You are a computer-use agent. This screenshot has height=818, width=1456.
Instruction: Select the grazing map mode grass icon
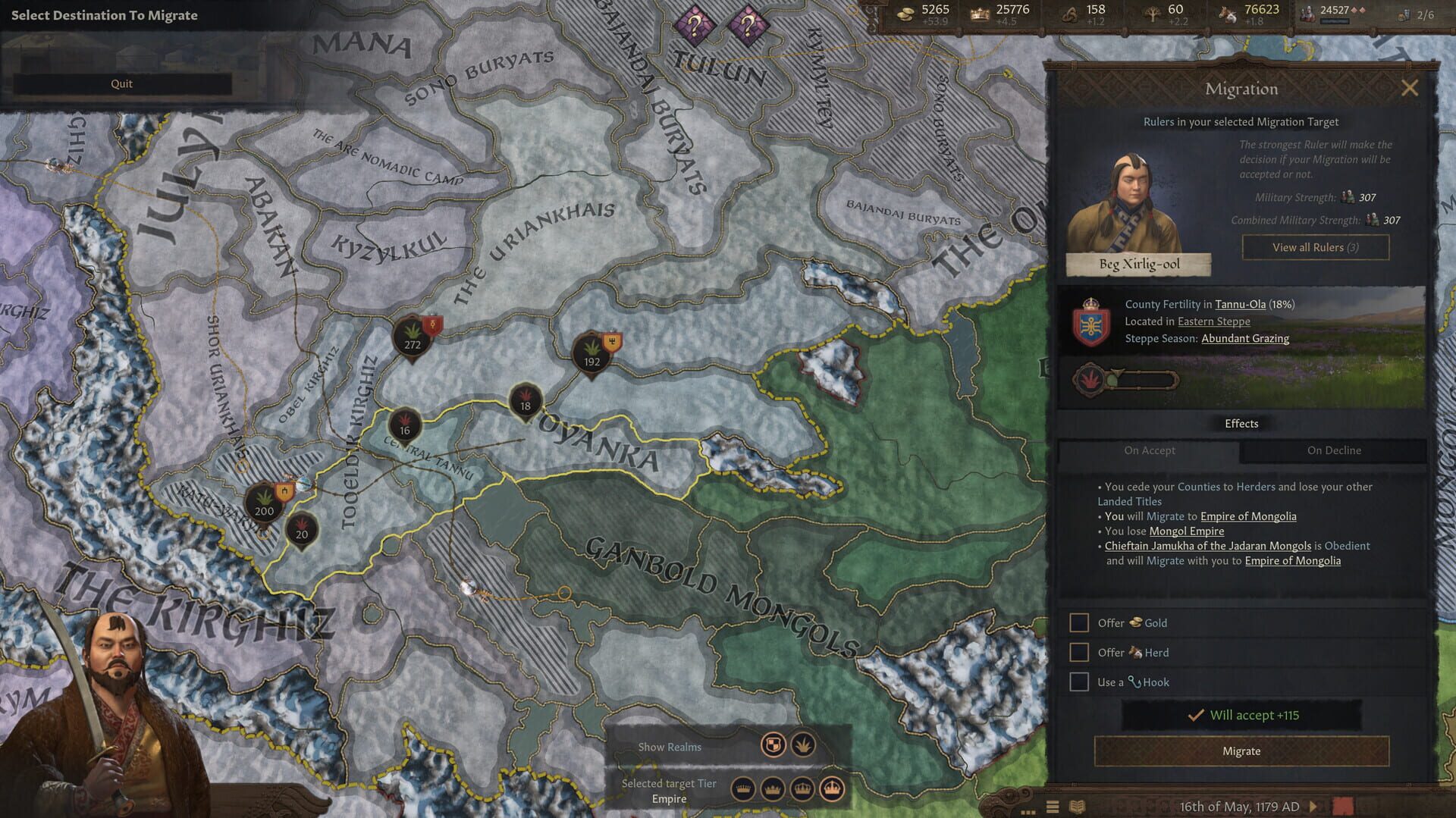(x=802, y=746)
